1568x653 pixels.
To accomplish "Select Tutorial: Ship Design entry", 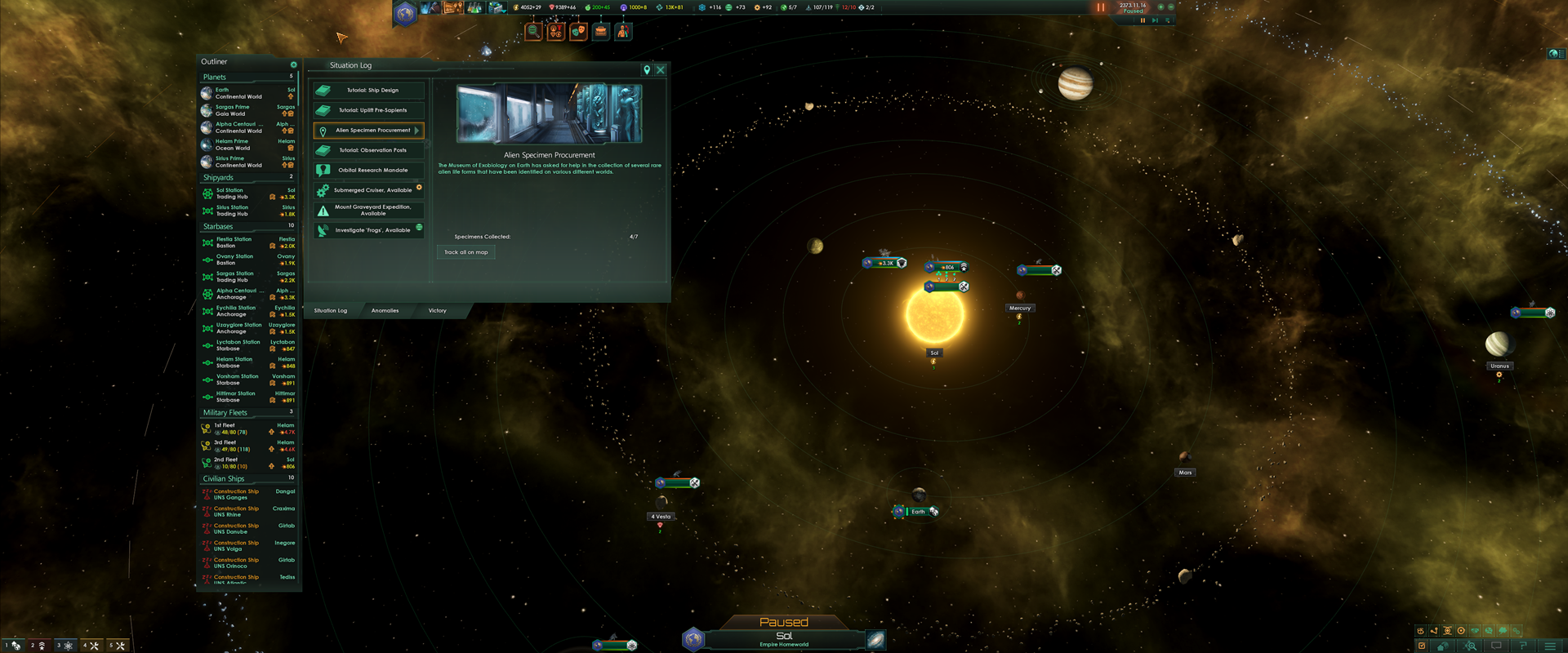I will (x=369, y=91).
